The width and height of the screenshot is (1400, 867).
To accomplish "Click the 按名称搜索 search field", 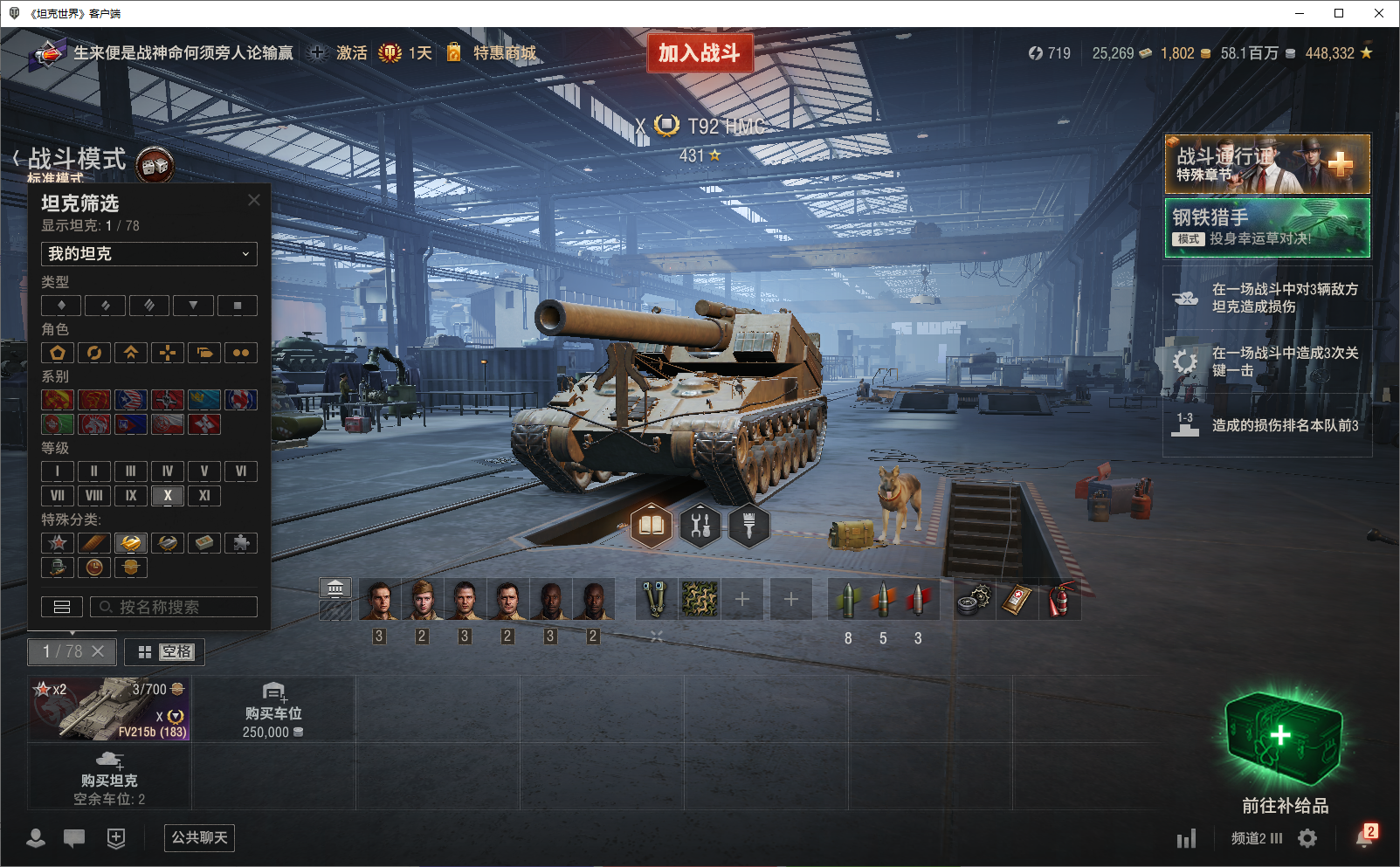I will click(174, 607).
